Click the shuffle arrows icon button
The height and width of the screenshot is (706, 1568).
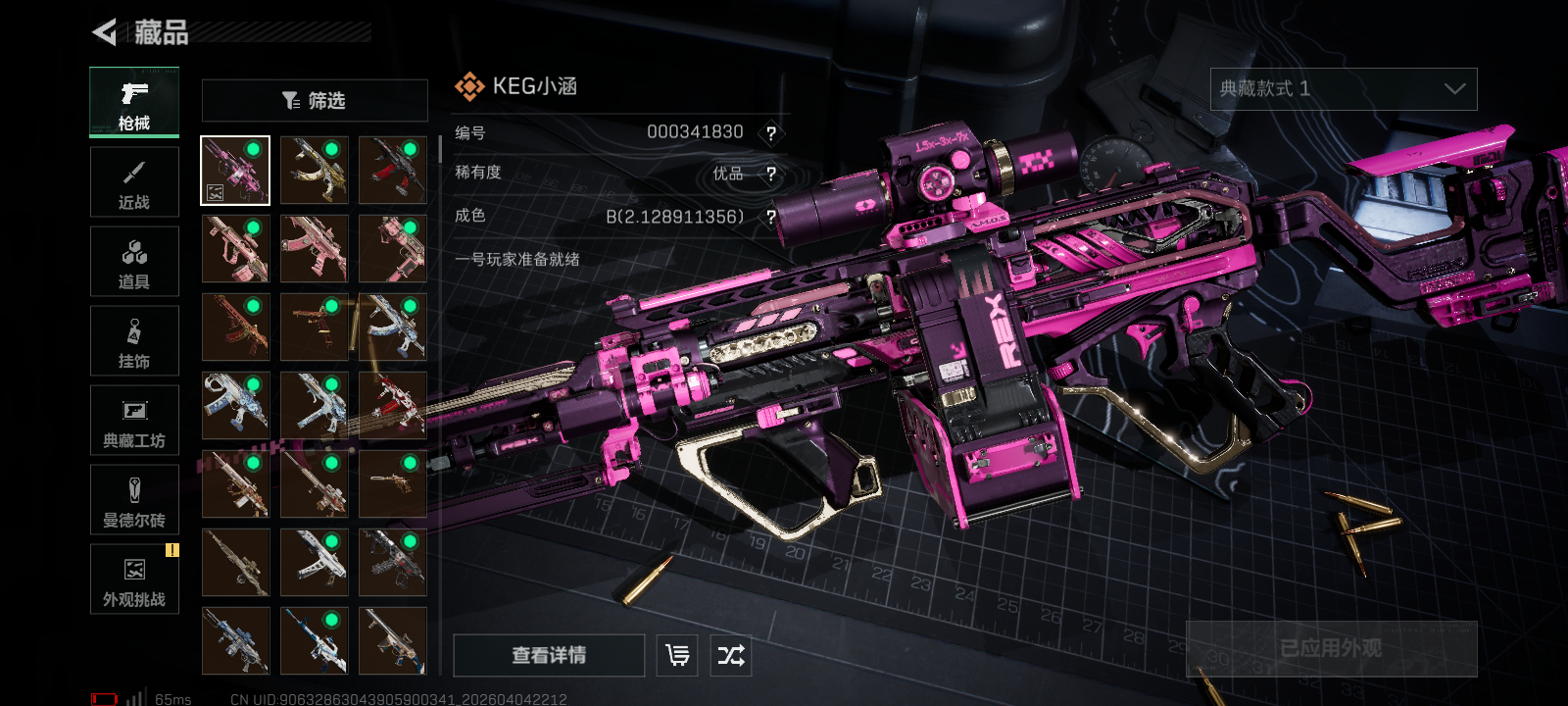(731, 655)
